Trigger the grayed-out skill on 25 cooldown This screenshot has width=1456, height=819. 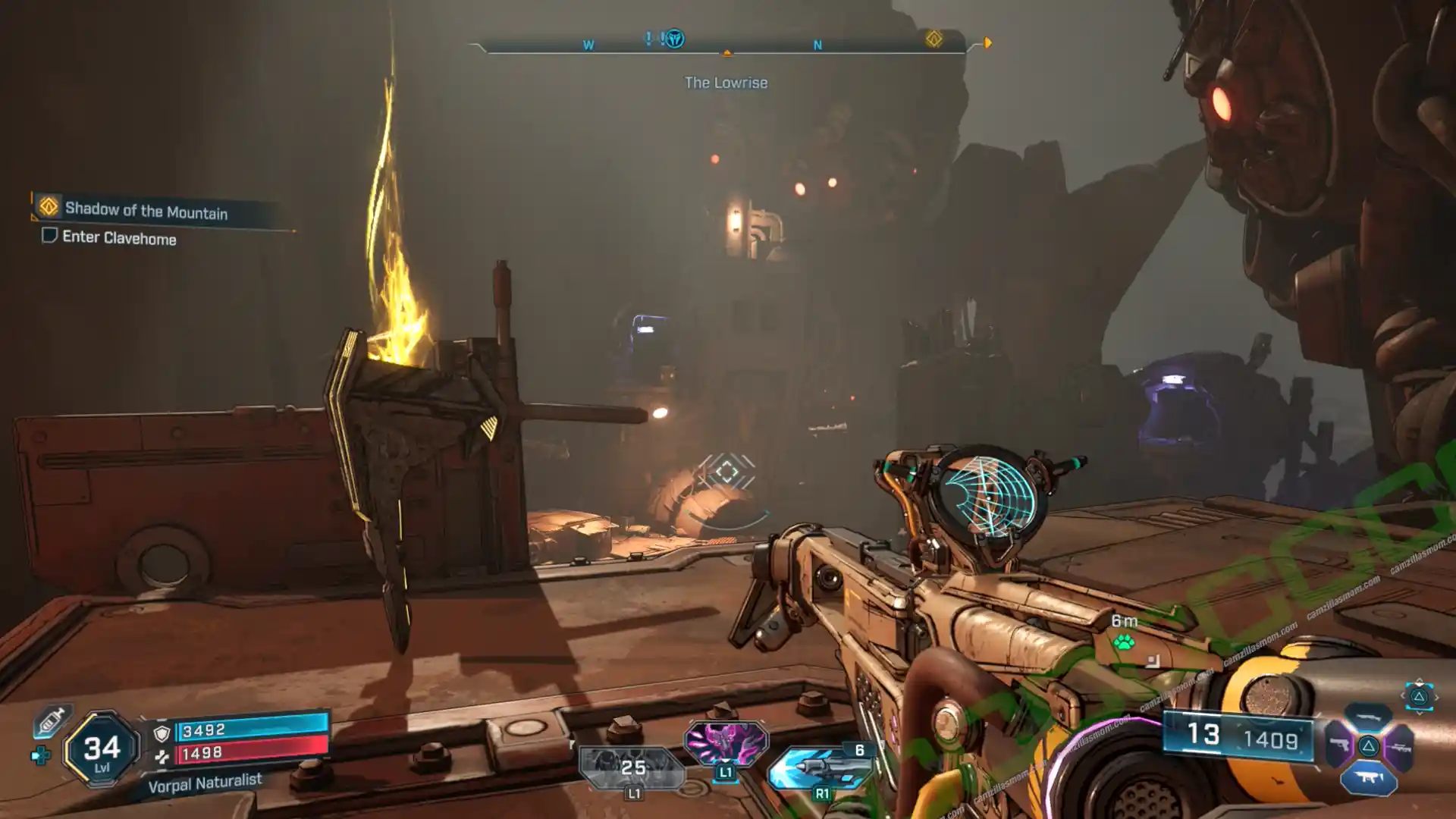pos(632,768)
